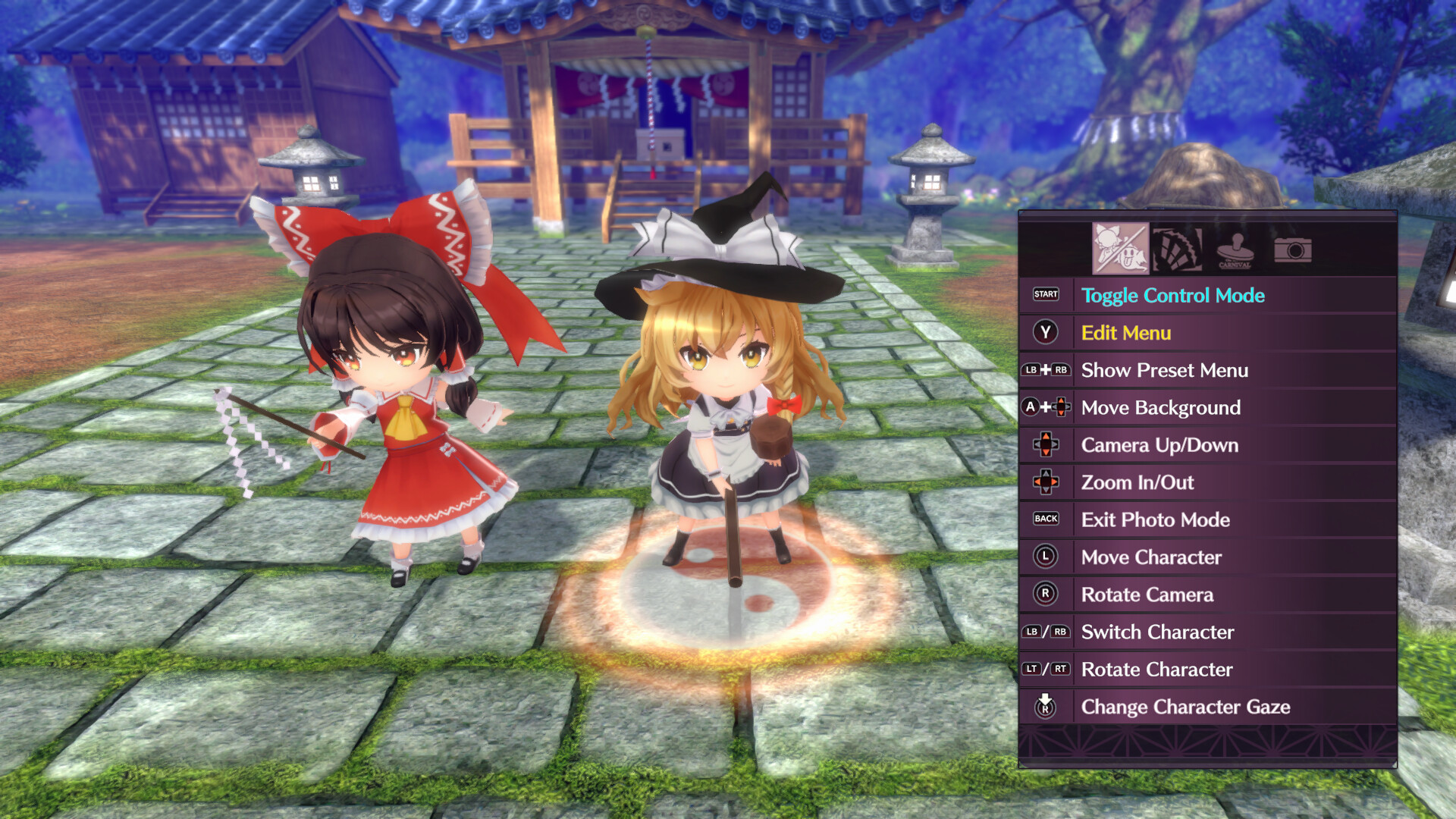Click the BACK button icon beside Exit Photo Mode
The height and width of the screenshot is (819, 1456).
coord(1046,519)
